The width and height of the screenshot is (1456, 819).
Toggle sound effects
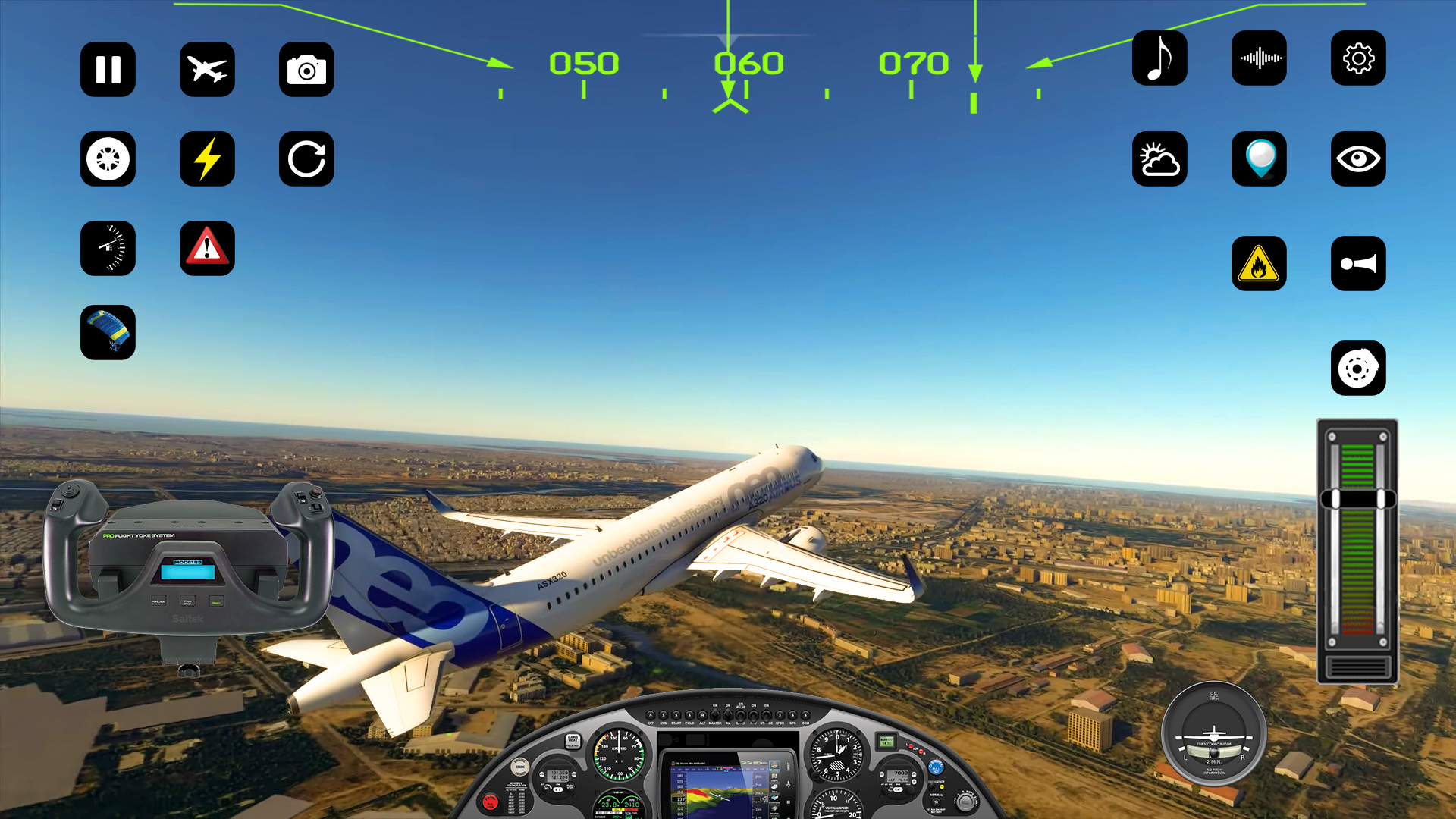pos(1259,58)
